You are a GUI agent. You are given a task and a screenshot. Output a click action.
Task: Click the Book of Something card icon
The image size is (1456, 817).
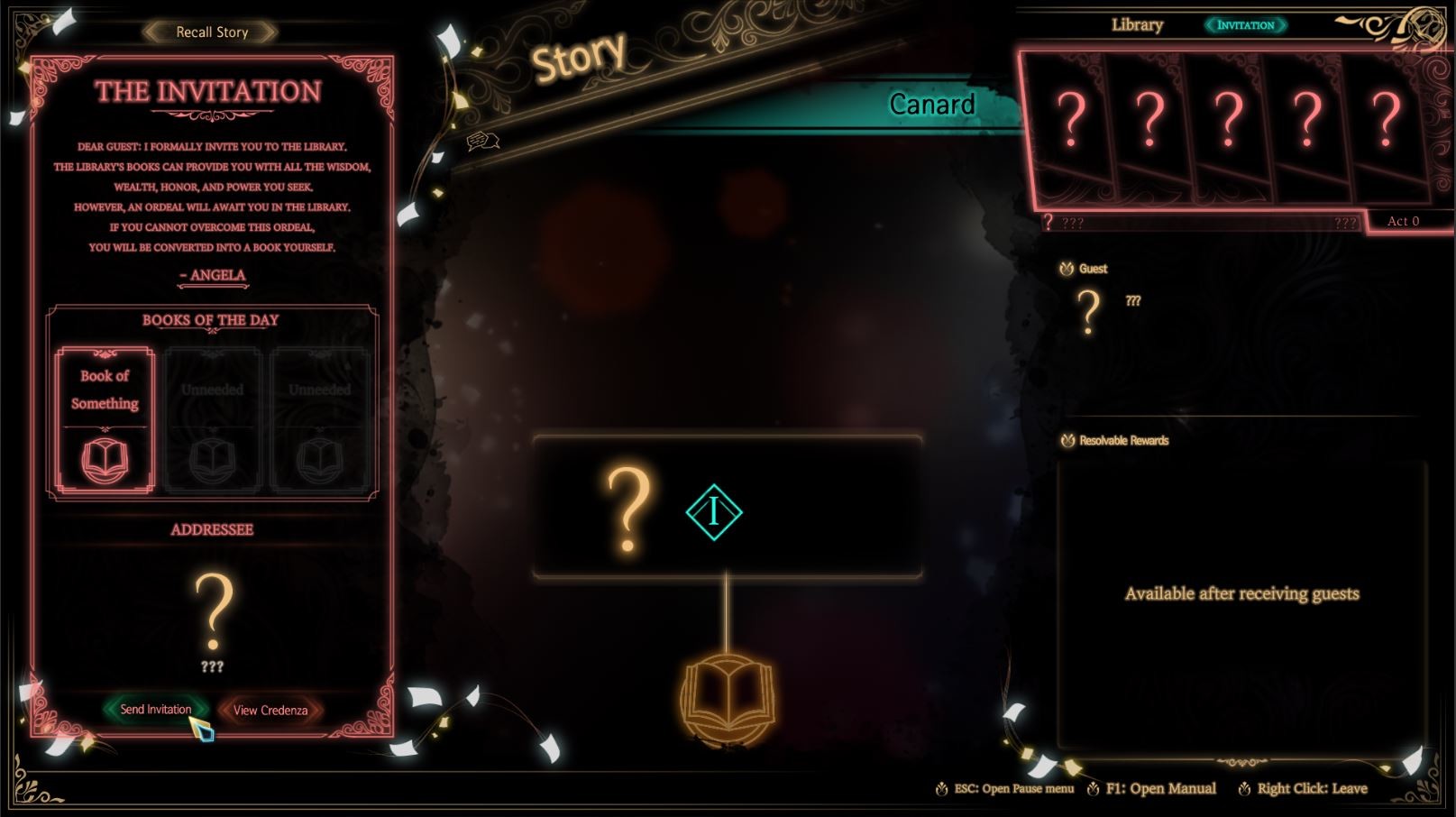104,460
